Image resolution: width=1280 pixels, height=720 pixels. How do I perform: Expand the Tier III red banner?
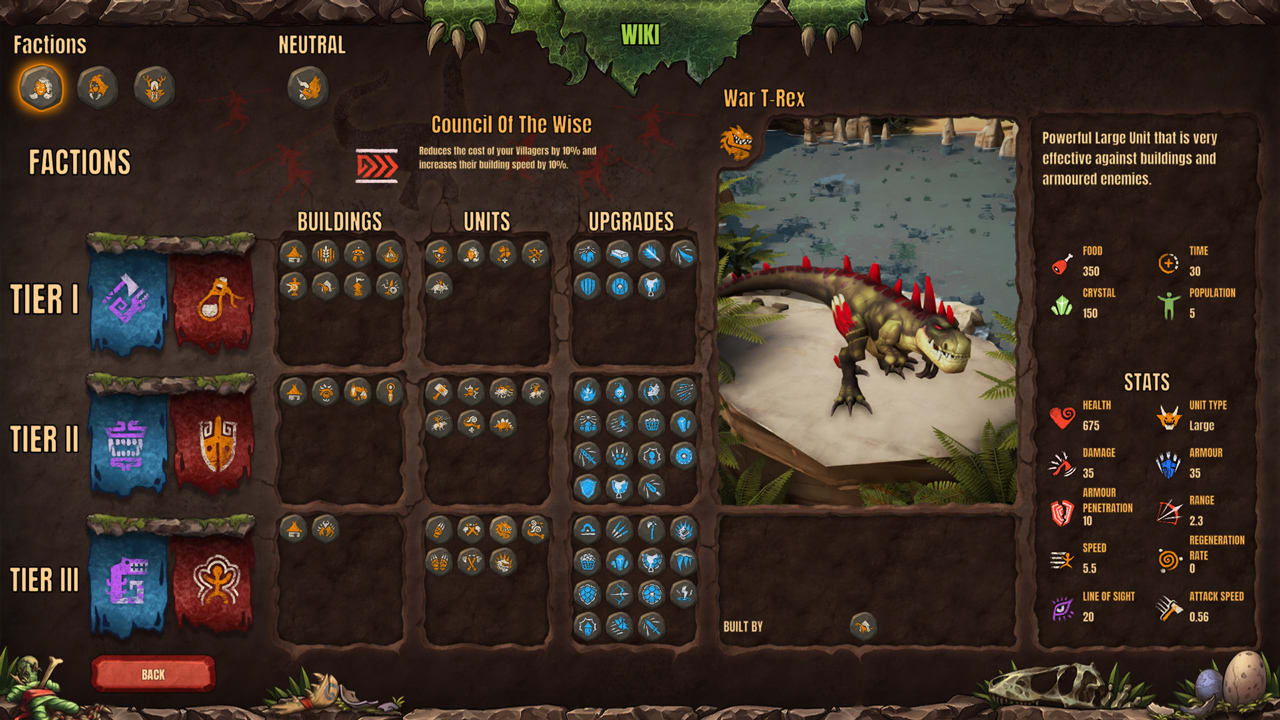210,578
